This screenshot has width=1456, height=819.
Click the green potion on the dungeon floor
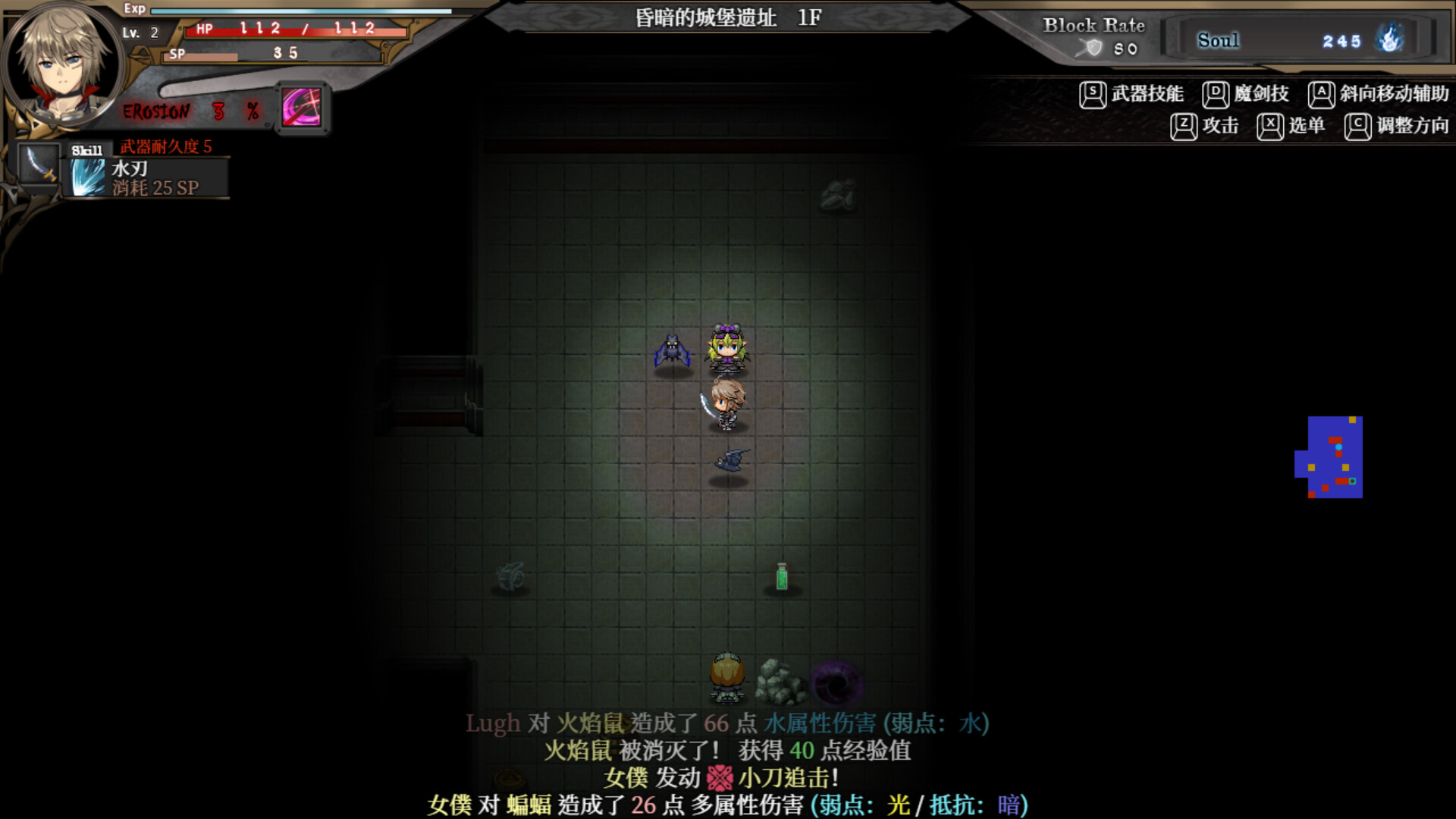tap(782, 578)
